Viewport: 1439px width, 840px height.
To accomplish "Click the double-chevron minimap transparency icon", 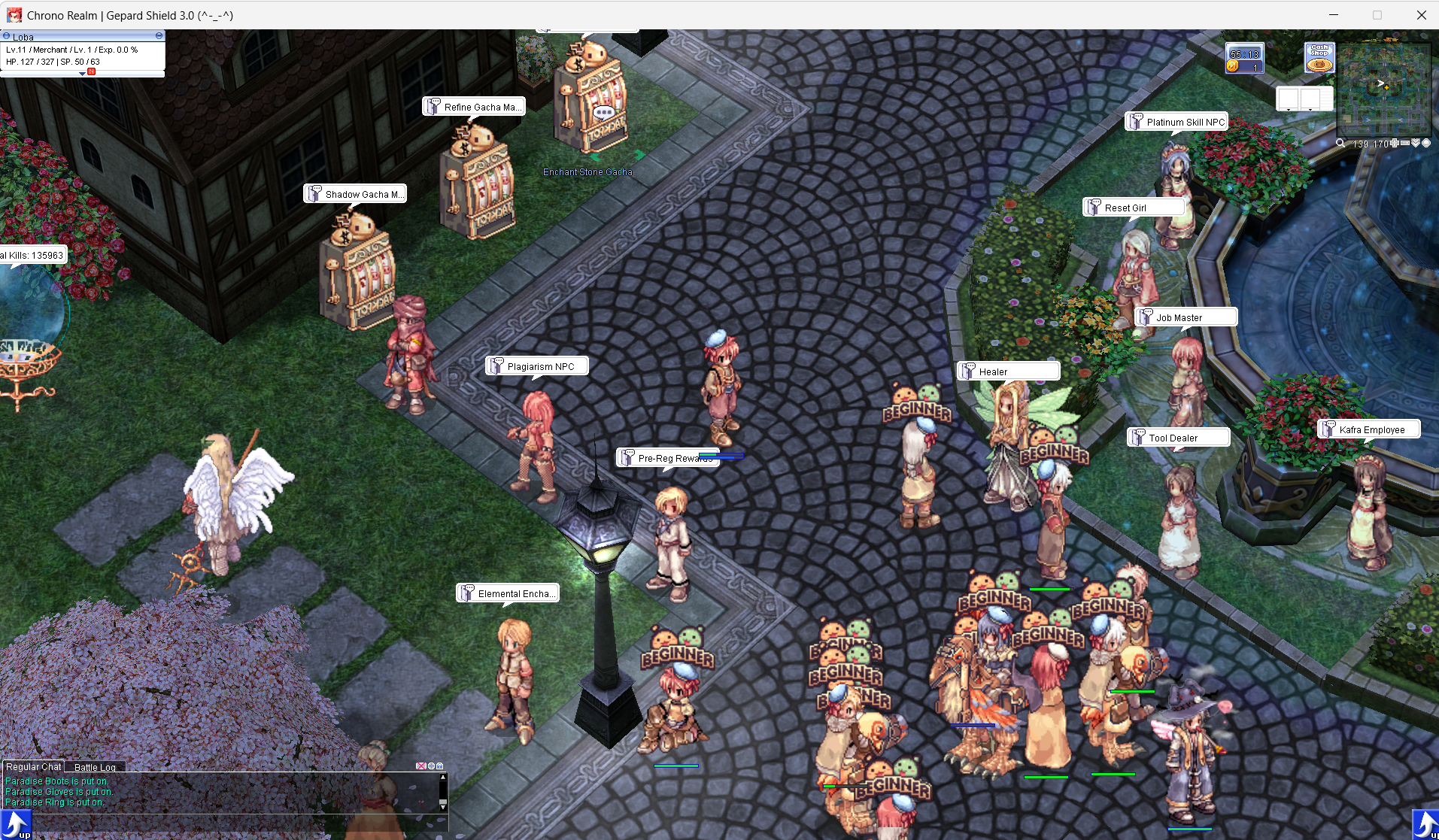I will (1415, 143).
